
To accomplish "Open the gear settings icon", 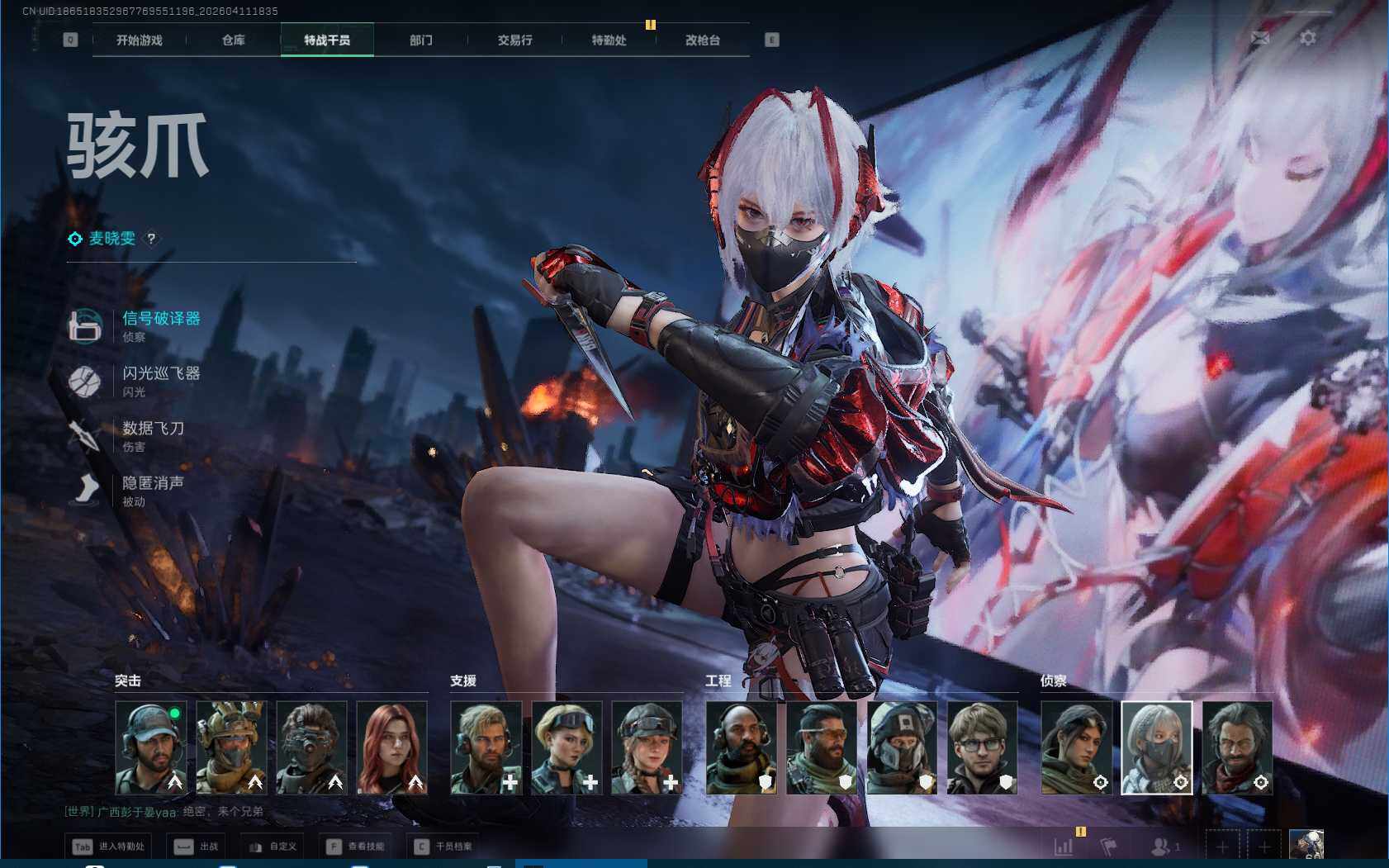I will (x=1308, y=38).
